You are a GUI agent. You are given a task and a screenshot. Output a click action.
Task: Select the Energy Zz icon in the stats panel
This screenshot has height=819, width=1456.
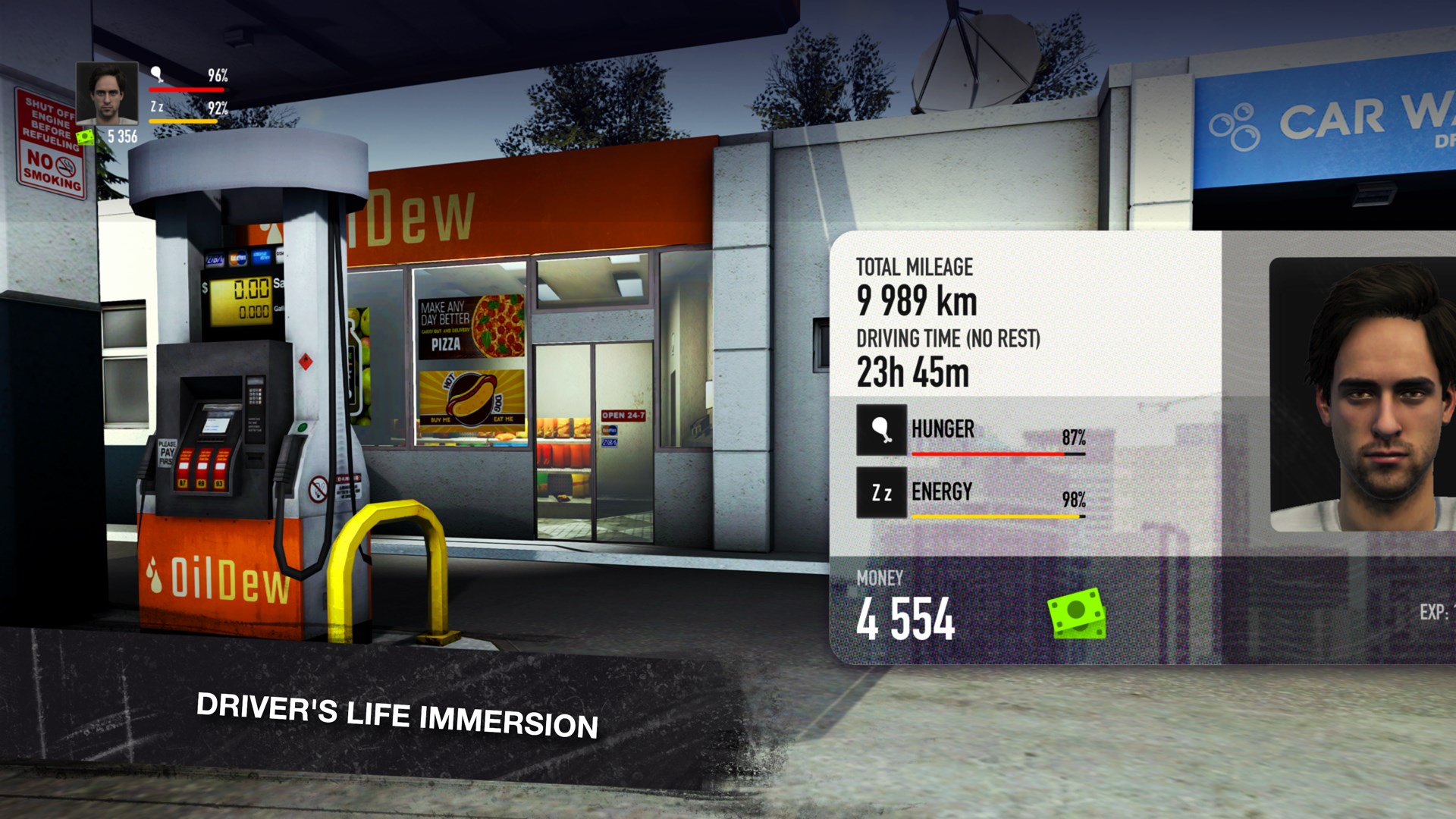pos(881,493)
